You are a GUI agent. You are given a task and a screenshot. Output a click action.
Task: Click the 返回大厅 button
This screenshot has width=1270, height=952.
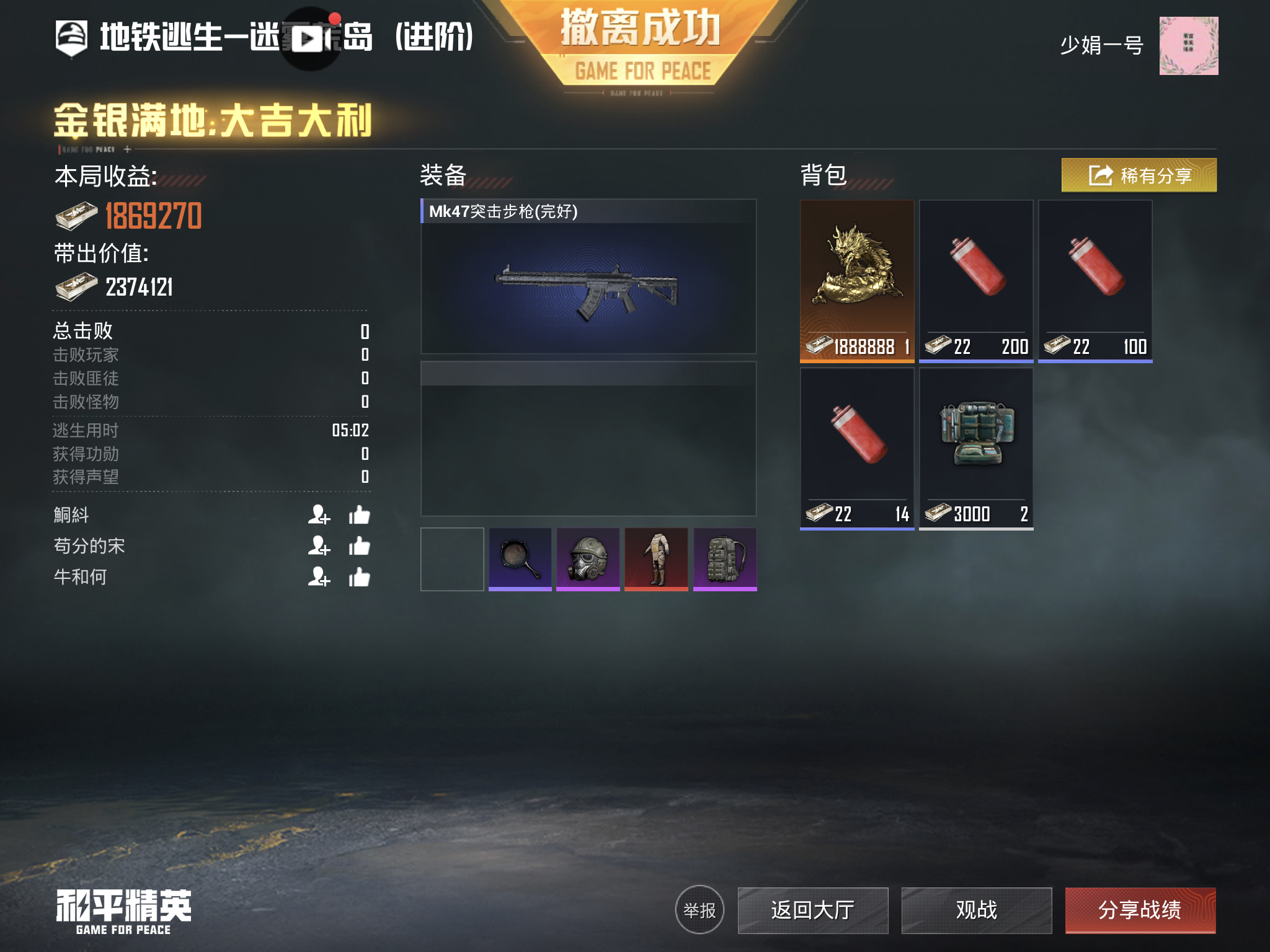(813, 910)
